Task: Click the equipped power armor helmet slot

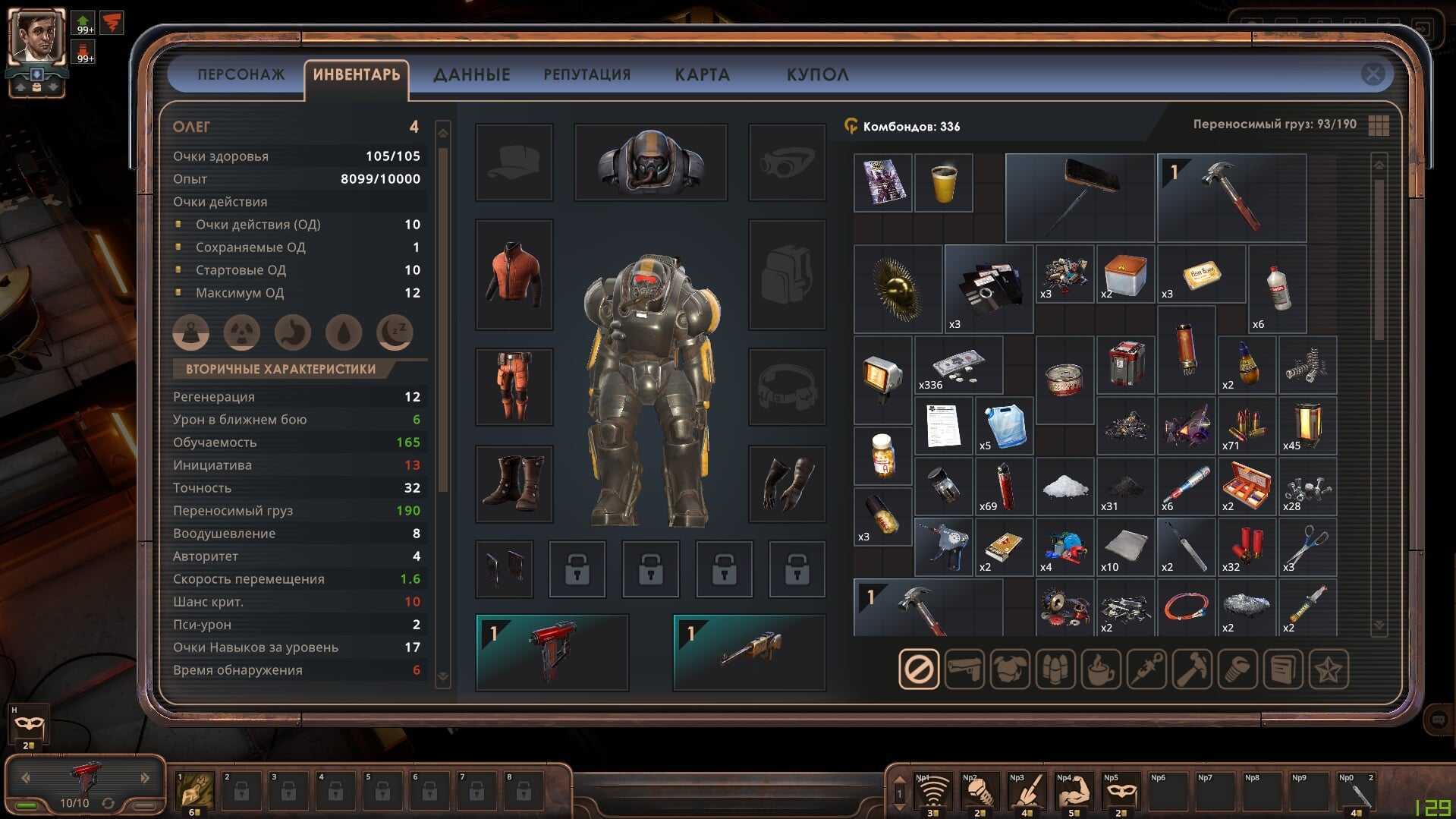Action: pyautogui.click(x=650, y=162)
